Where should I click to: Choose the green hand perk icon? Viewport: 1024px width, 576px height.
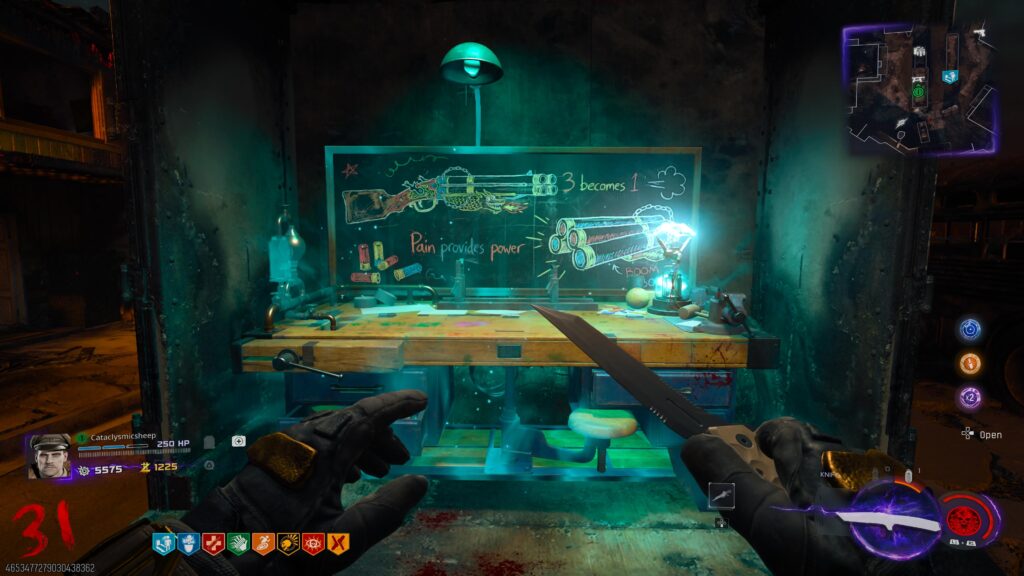pyautogui.click(x=238, y=543)
